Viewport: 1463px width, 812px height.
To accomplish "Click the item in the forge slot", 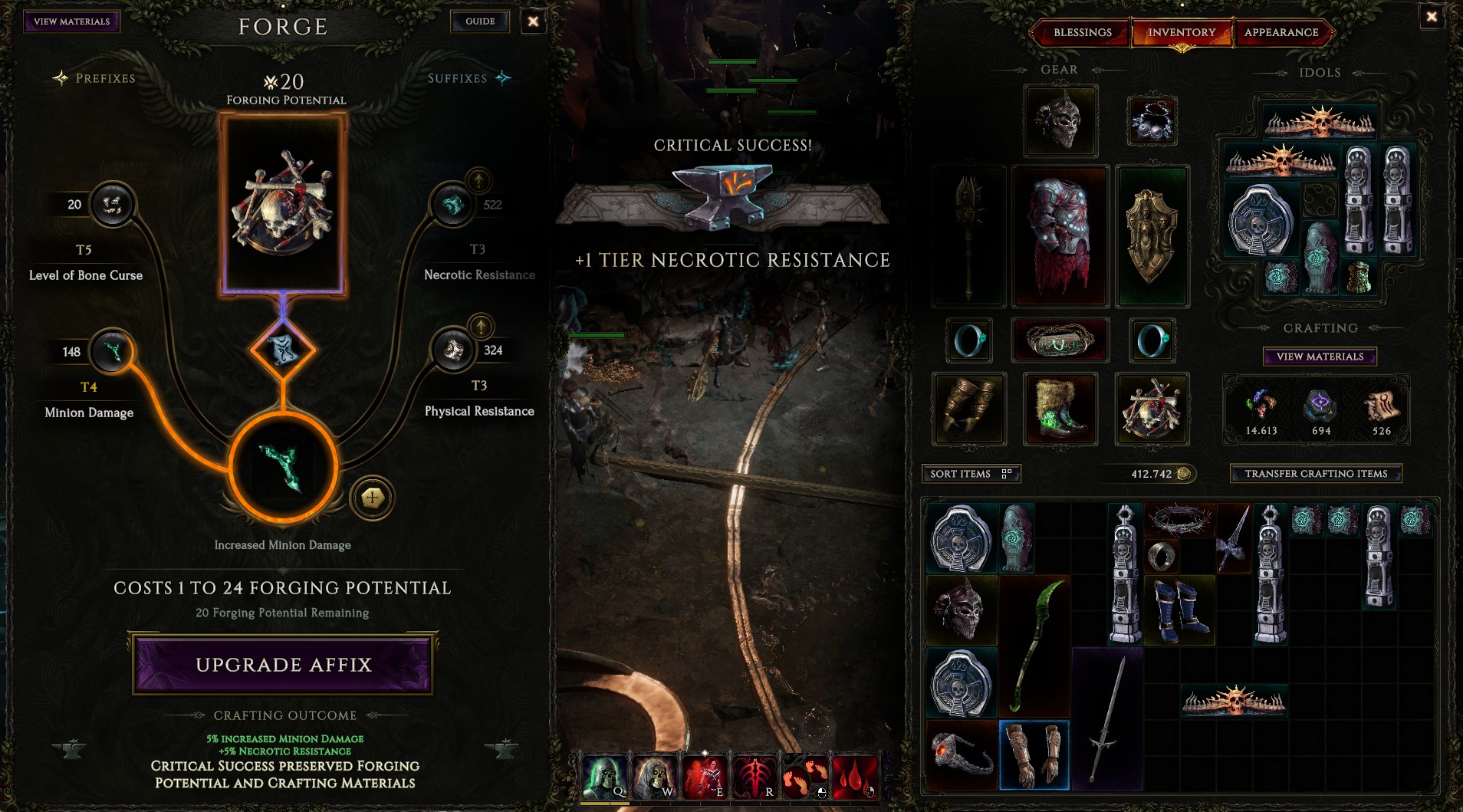I will click(284, 203).
